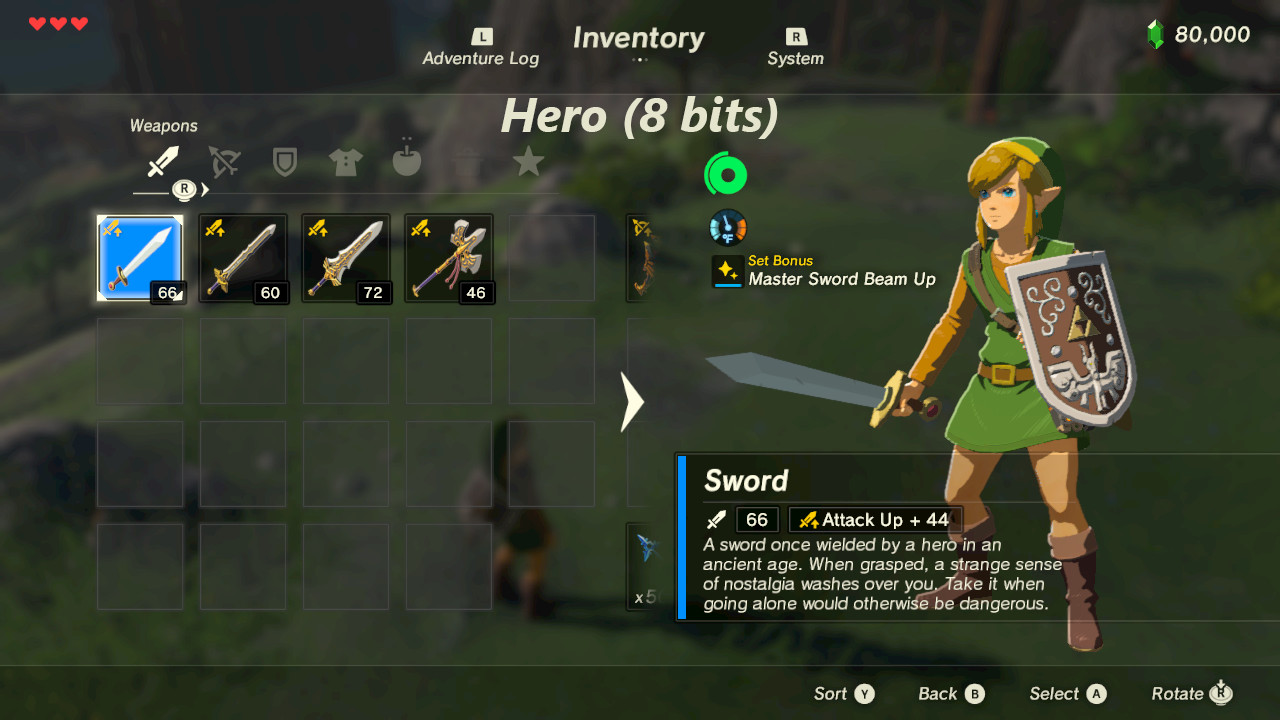This screenshot has width=1280, height=720.
Task: Click the Back prompt
Action: [950, 693]
